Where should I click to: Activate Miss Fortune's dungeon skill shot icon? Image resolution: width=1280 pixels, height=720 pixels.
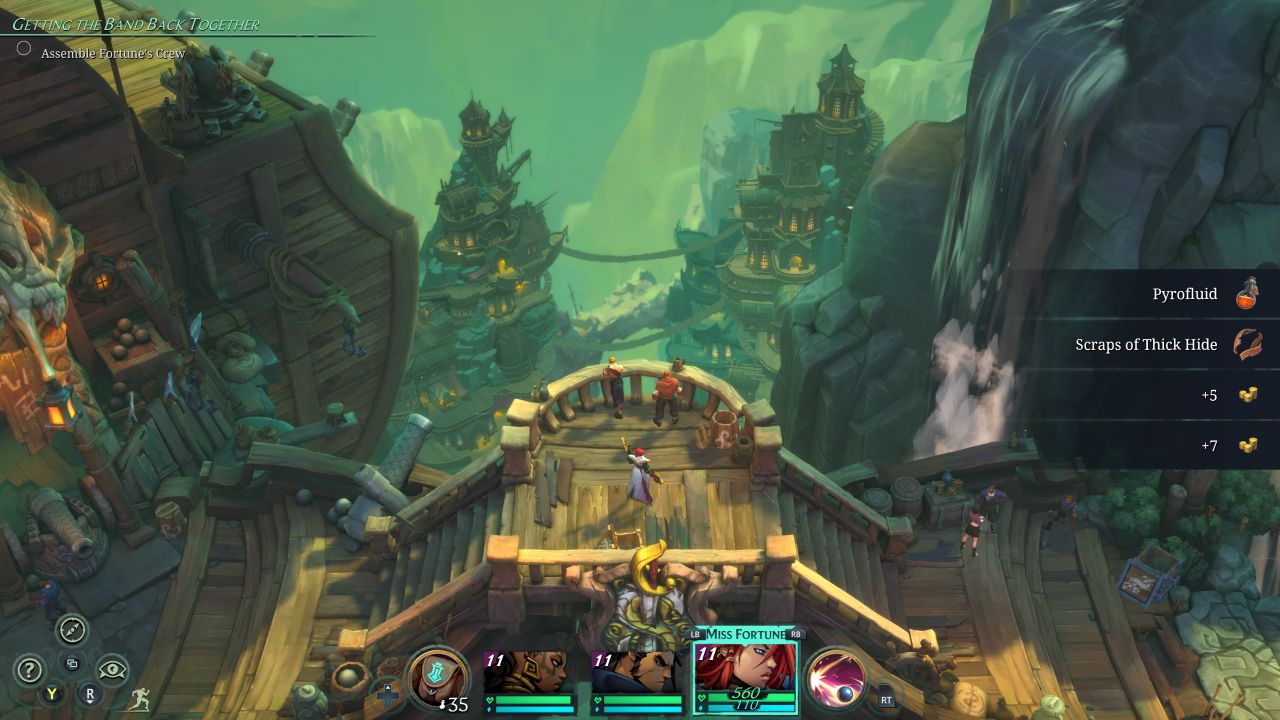pos(836,680)
